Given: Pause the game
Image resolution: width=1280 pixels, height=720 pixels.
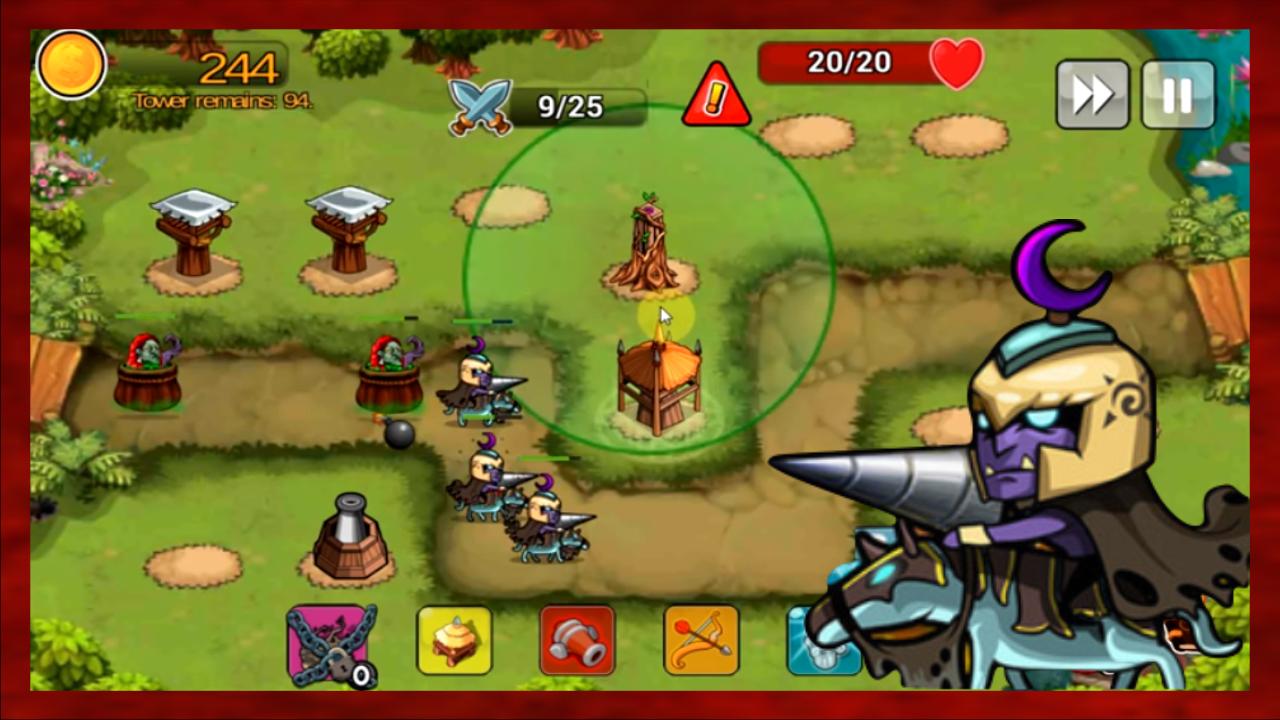Looking at the screenshot, I should (1177, 95).
